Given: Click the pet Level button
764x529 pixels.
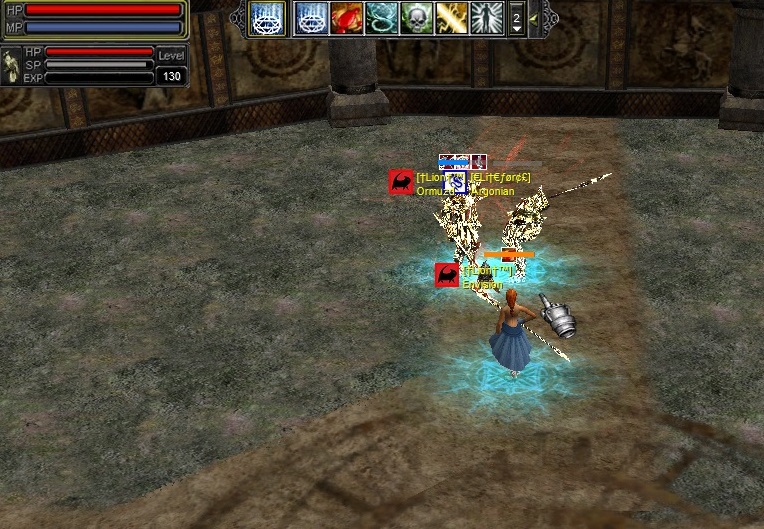Looking at the screenshot, I should click(172, 56).
